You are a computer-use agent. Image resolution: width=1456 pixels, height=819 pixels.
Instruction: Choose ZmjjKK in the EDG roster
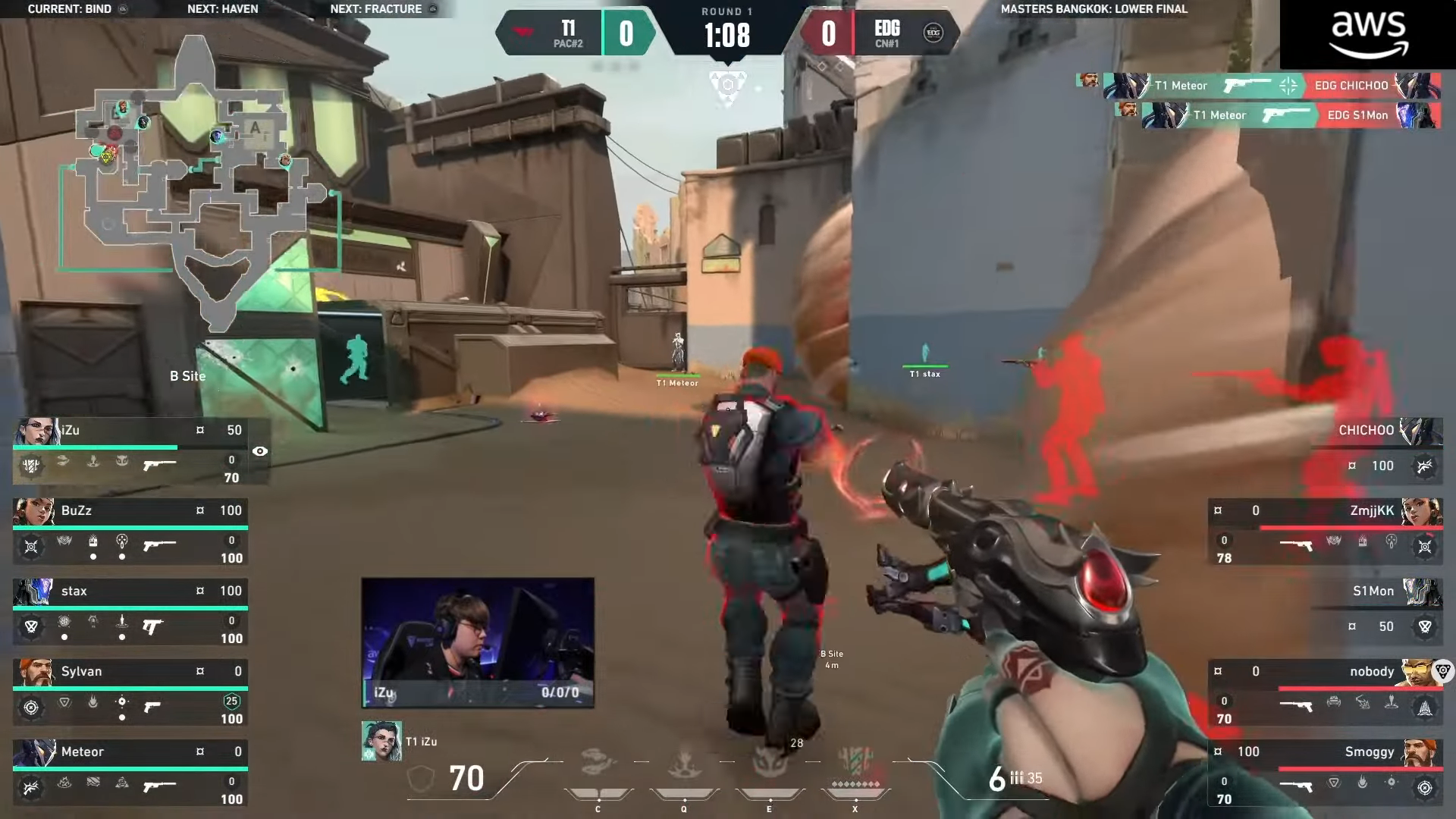tap(1324, 532)
